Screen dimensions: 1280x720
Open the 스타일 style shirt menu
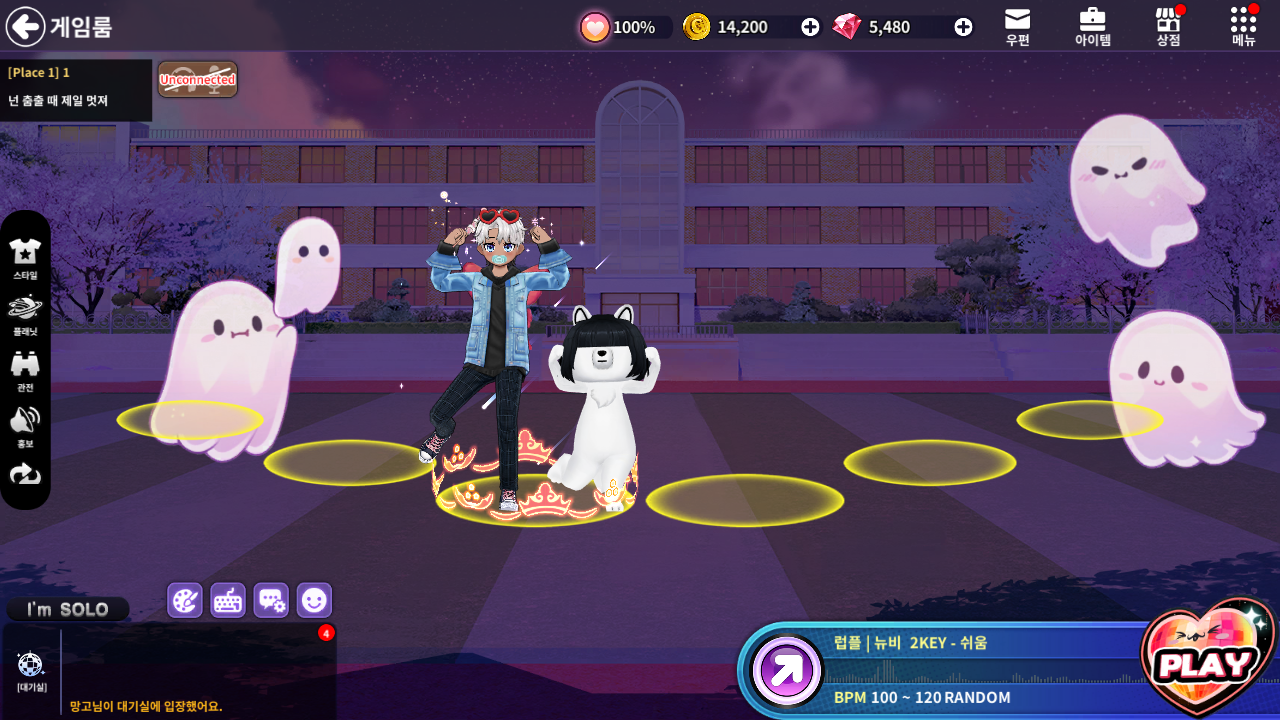[25, 257]
